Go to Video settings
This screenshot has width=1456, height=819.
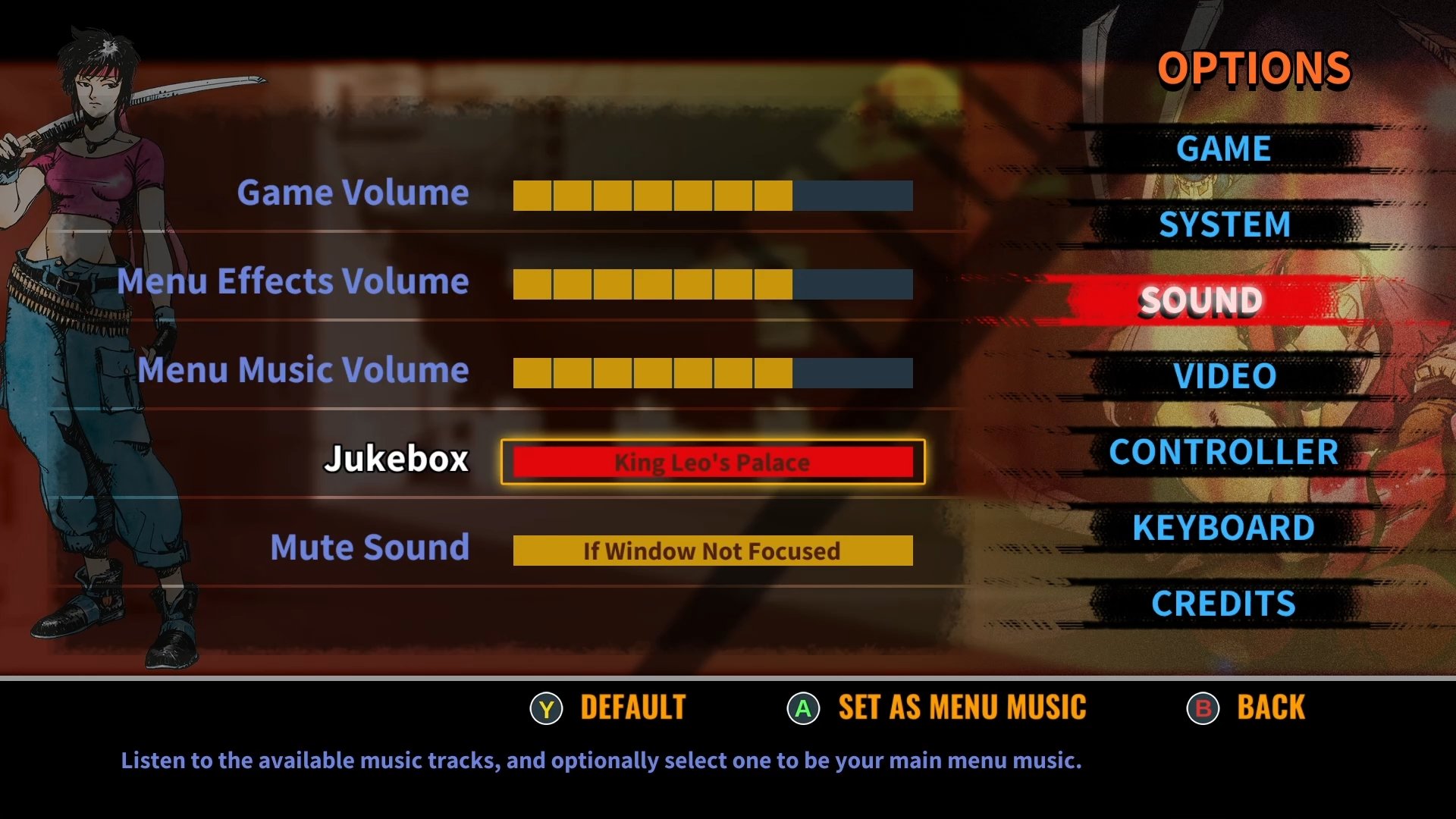1225,376
